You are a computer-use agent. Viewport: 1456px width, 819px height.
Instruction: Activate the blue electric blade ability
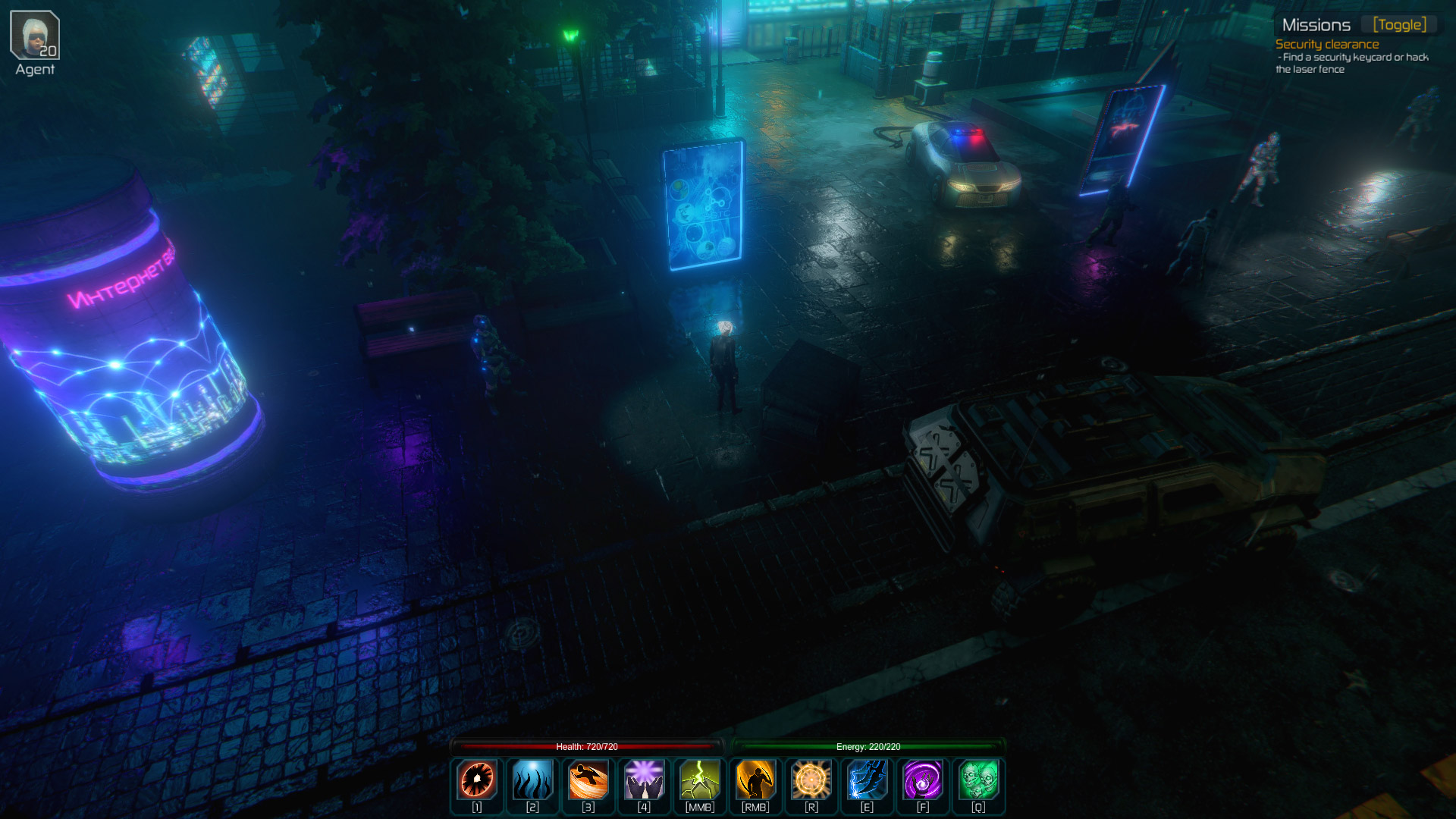[x=867, y=780]
